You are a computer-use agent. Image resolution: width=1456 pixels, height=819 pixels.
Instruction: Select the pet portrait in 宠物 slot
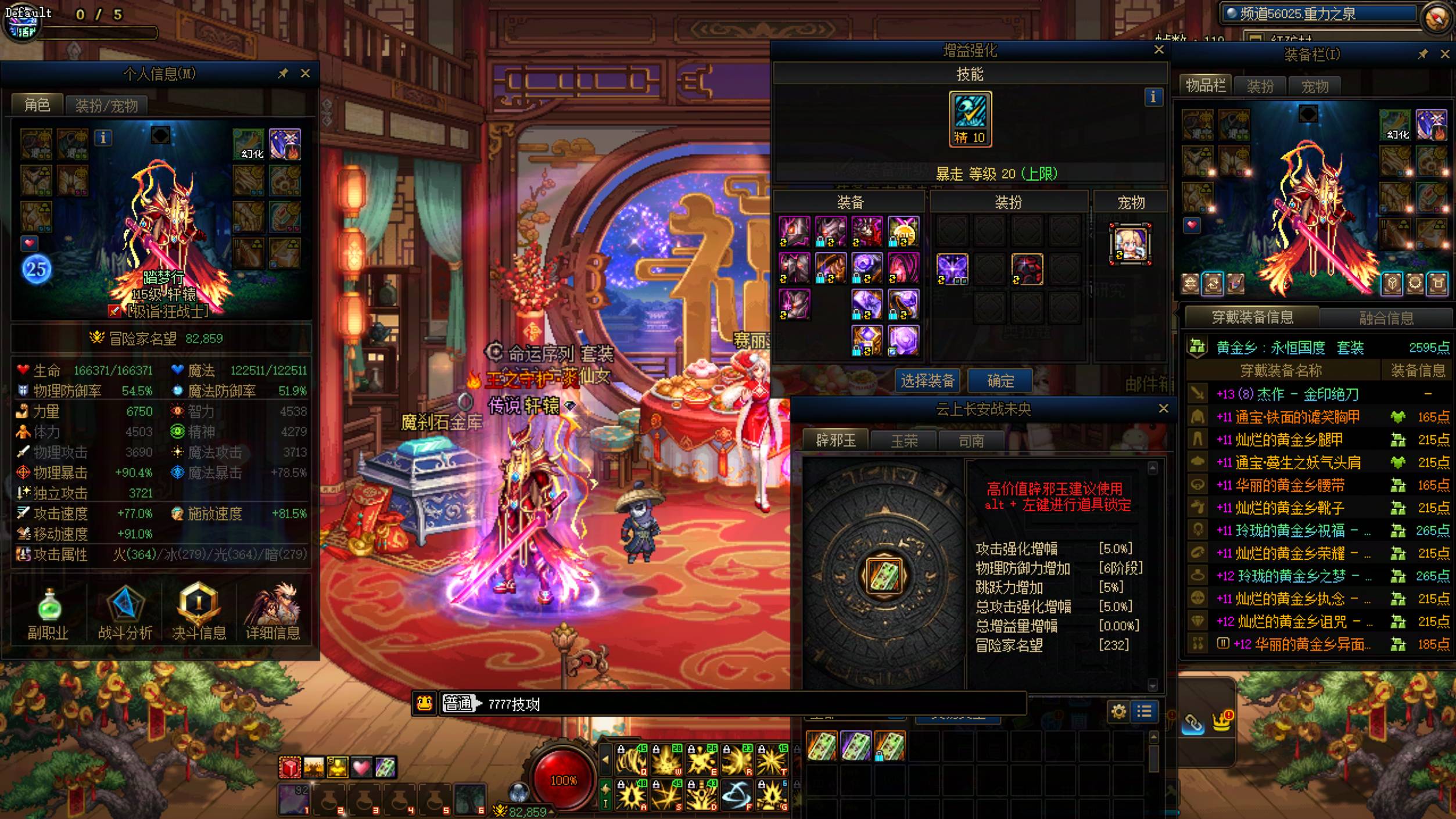(1130, 244)
